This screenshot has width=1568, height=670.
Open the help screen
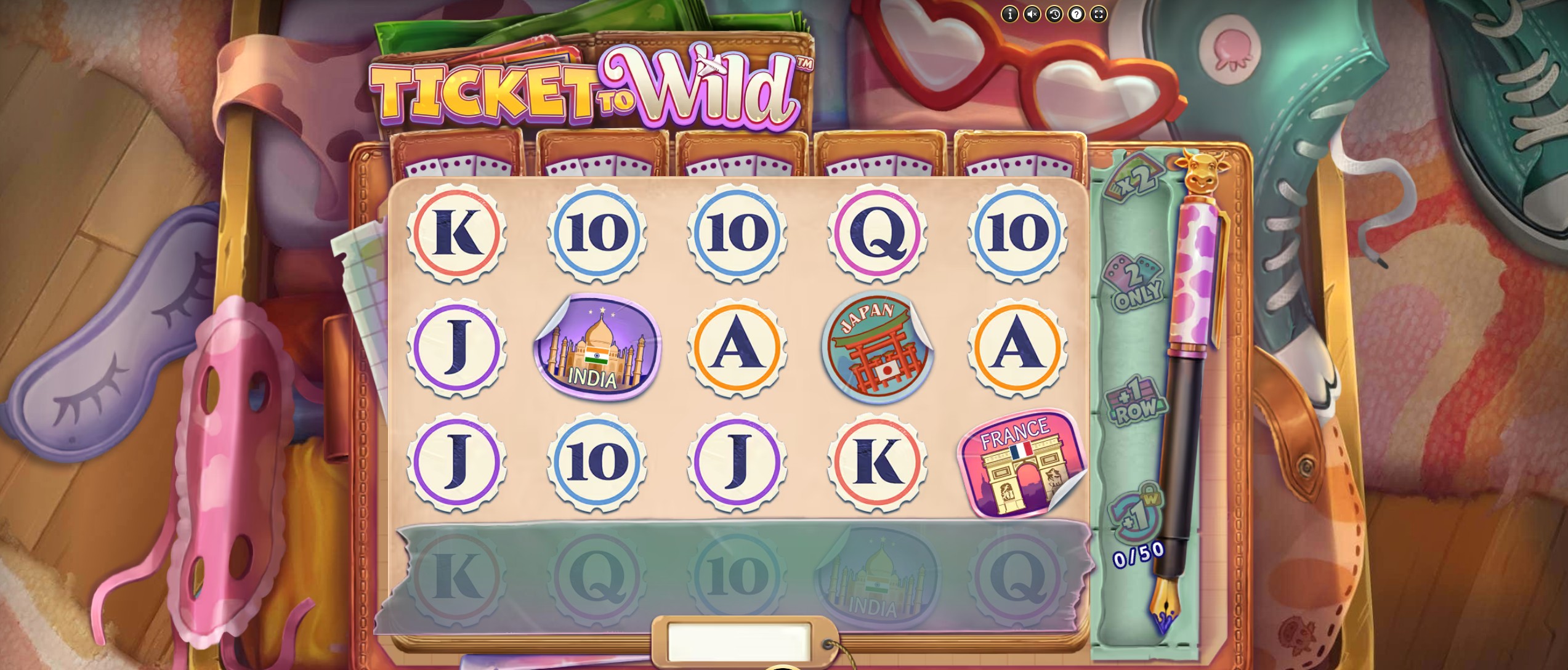(x=1077, y=14)
